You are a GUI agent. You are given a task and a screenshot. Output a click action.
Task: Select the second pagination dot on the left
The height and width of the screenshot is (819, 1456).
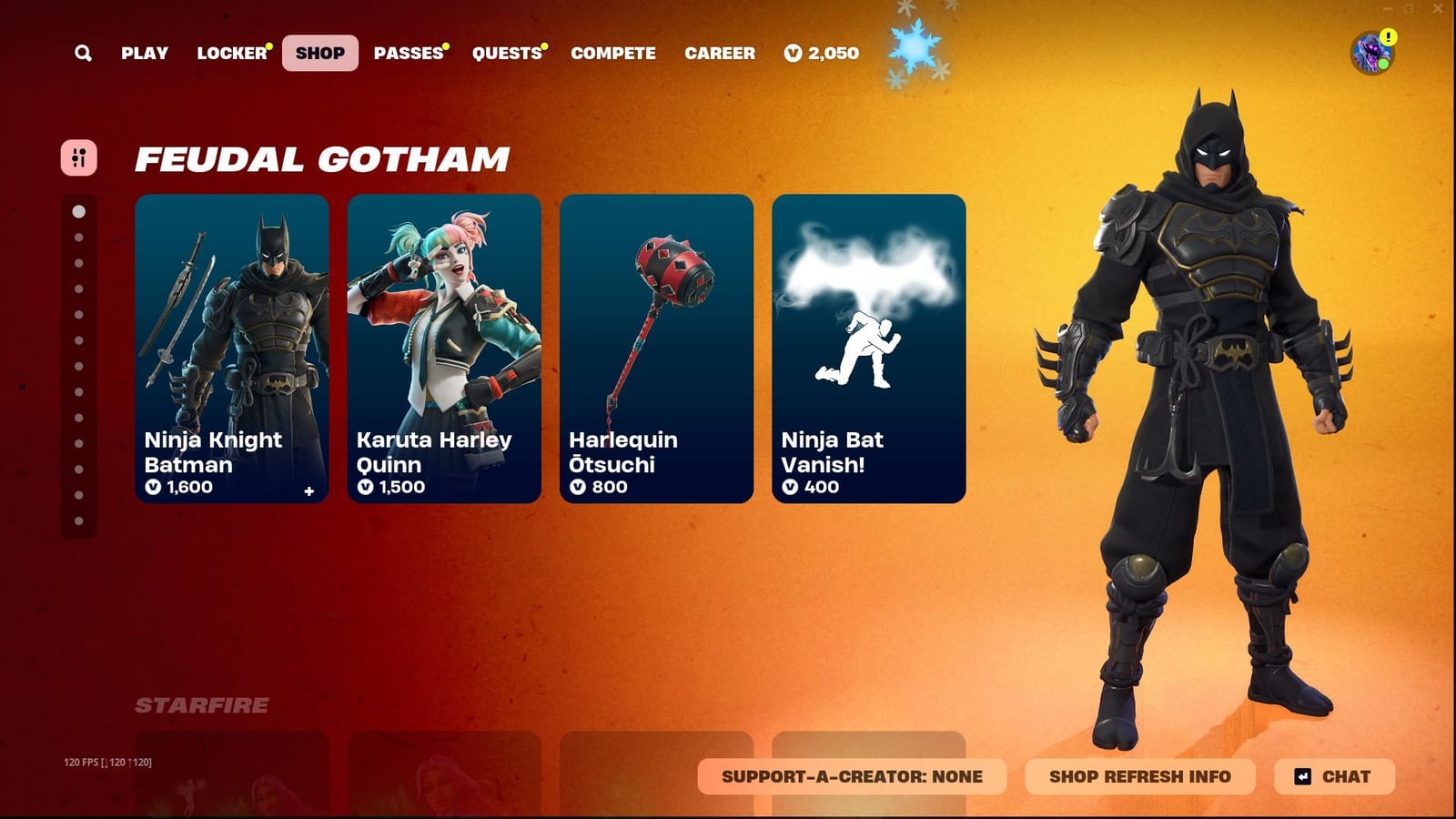[x=77, y=238]
